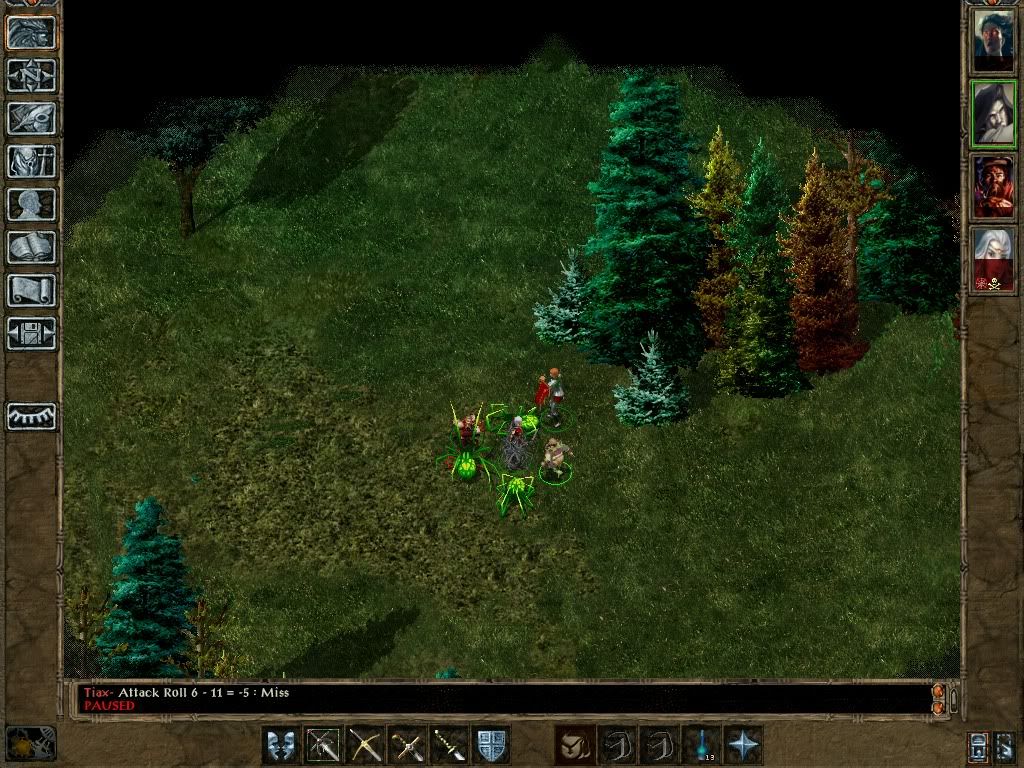Activate the shield guard action button
This screenshot has width=1024, height=768.
point(491,745)
